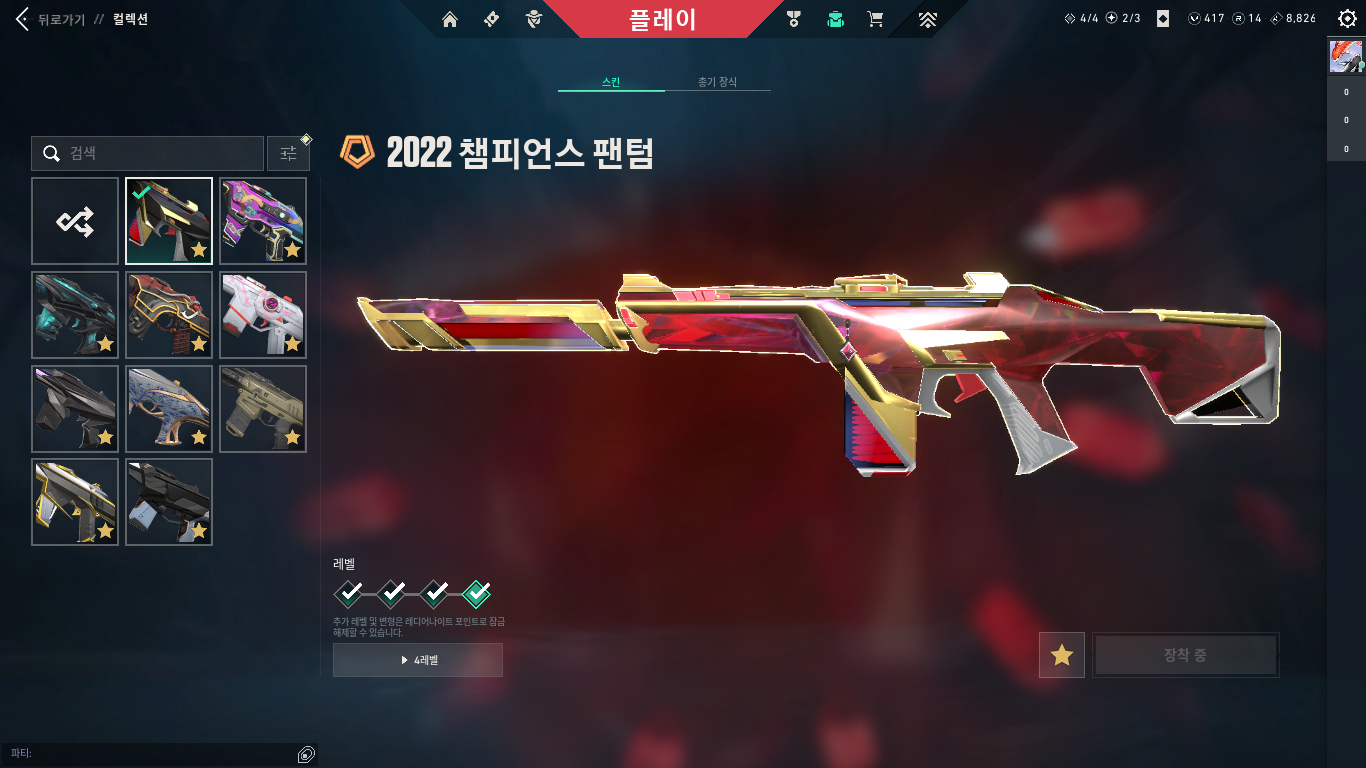Pick the teal glowing dark Phantom skin

(75, 315)
